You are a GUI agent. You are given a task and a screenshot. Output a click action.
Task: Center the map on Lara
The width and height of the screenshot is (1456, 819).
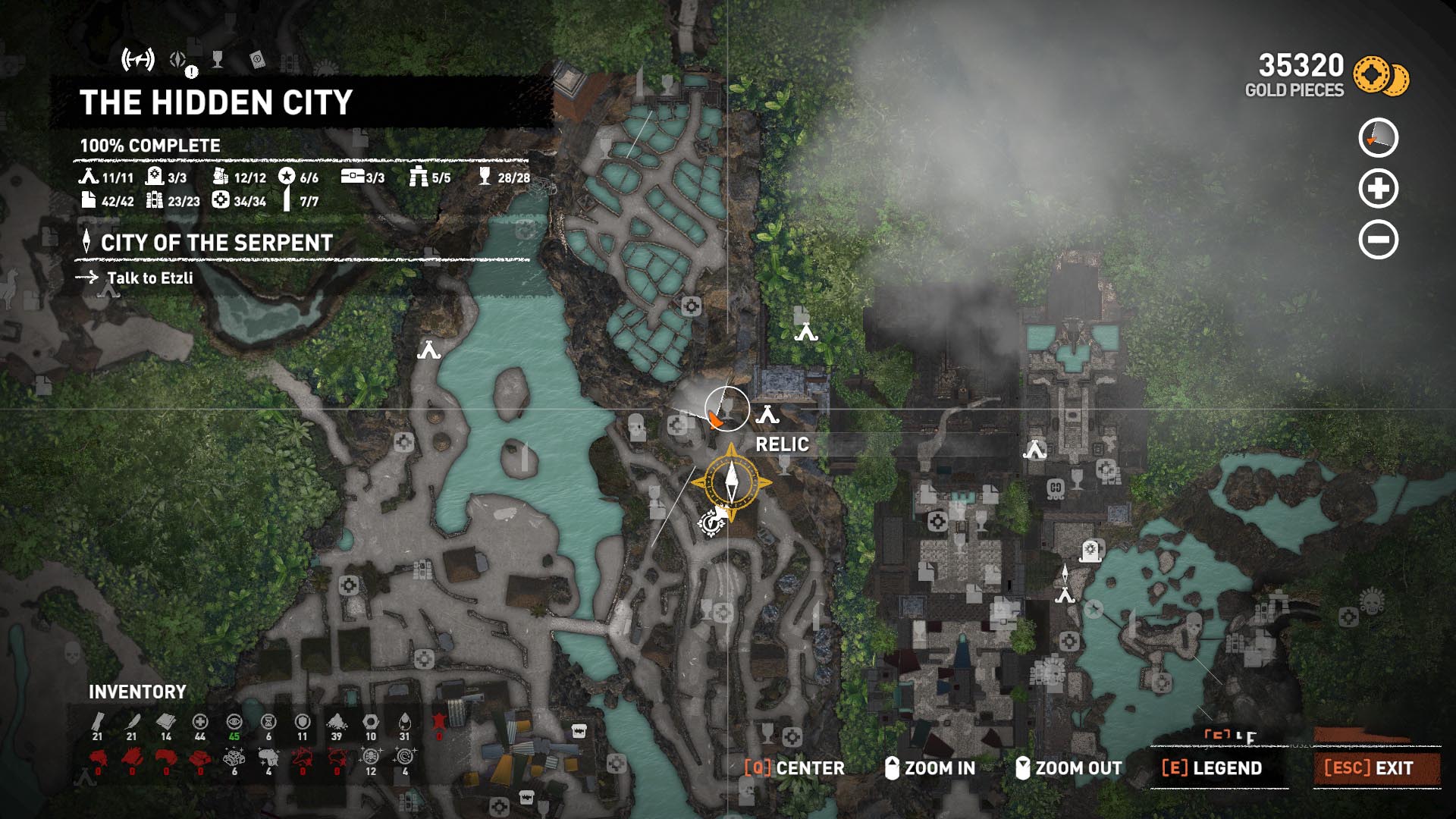tap(795, 768)
